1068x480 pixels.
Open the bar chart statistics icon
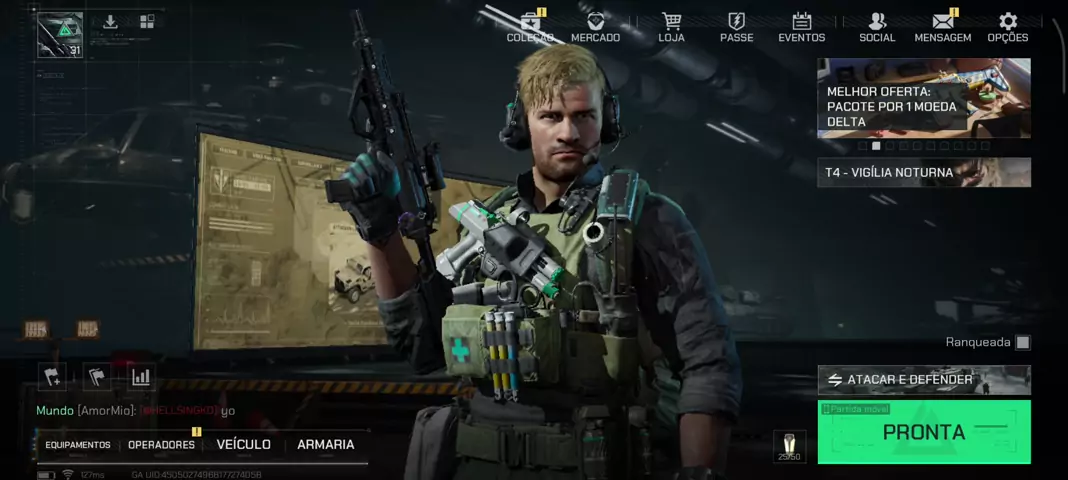point(140,377)
